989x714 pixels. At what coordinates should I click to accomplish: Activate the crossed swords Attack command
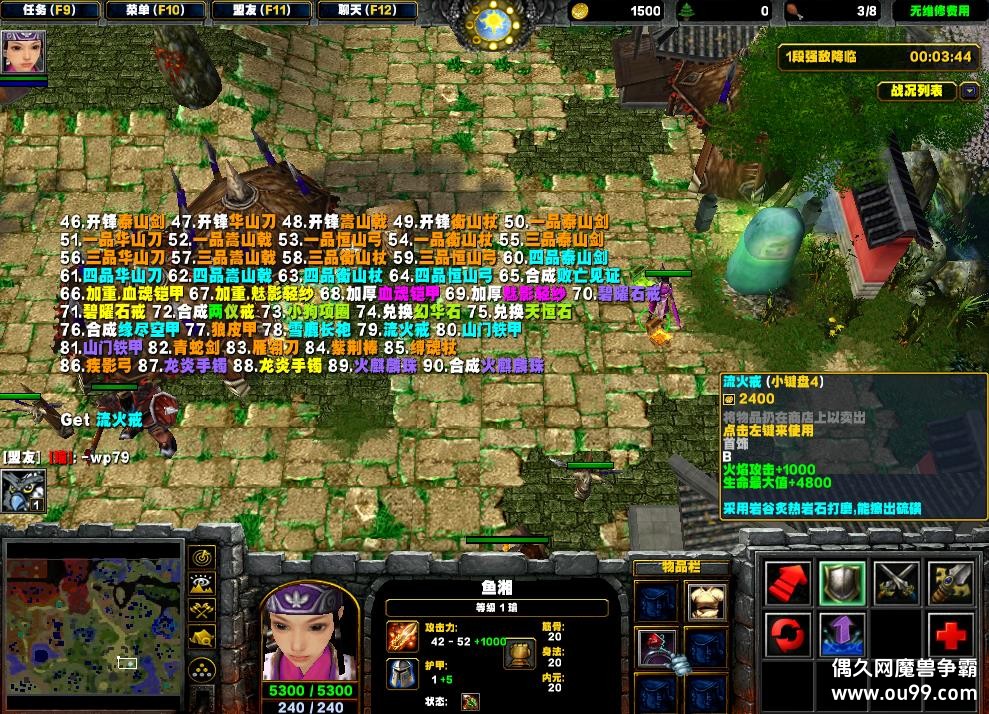pyautogui.click(x=896, y=582)
